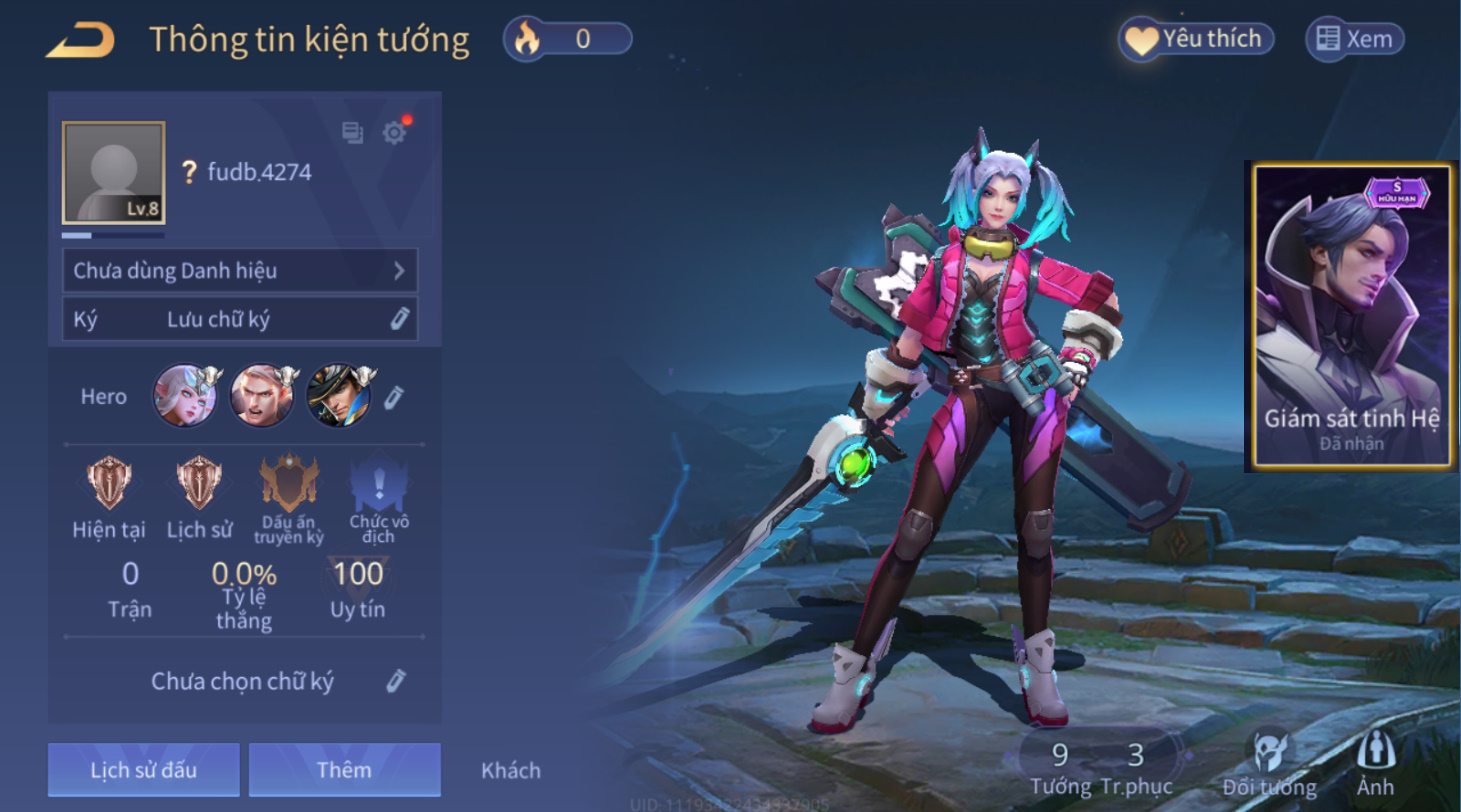Viewport: 1461px width, 812px height.
Task: View the Hiện tại rank badge
Action: click(106, 485)
